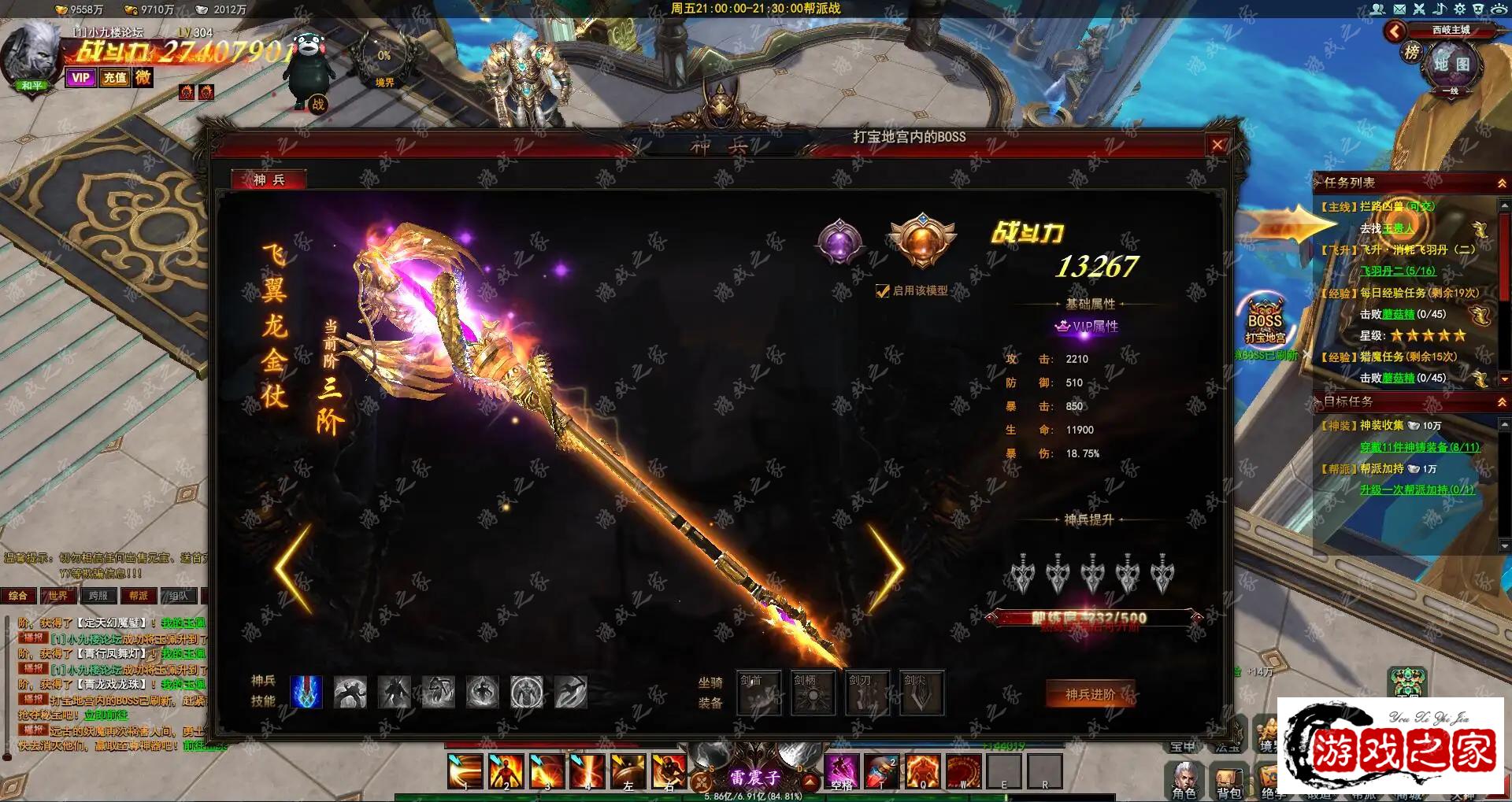The width and height of the screenshot is (1512, 802).
Task: Open the VIP menu
Action: click(80, 78)
